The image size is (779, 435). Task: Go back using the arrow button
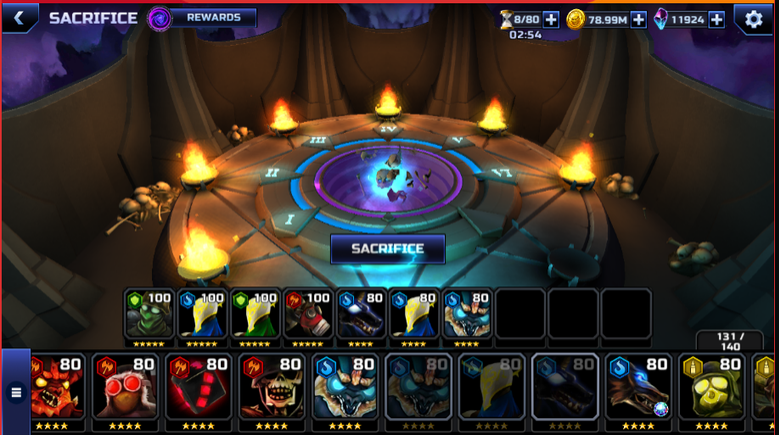tap(19, 17)
